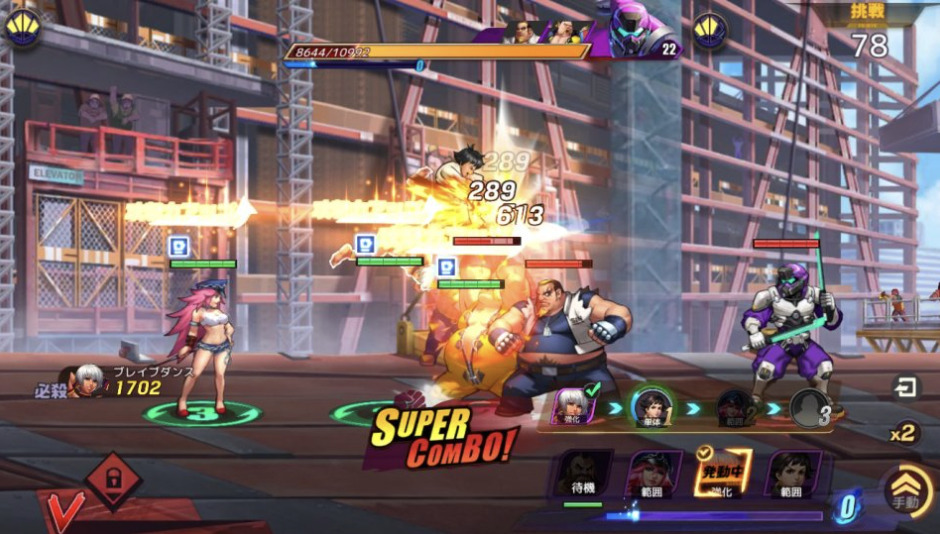Tap the queue portrait numbered 2
The height and width of the screenshot is (534, 940).
pos(735,408)
